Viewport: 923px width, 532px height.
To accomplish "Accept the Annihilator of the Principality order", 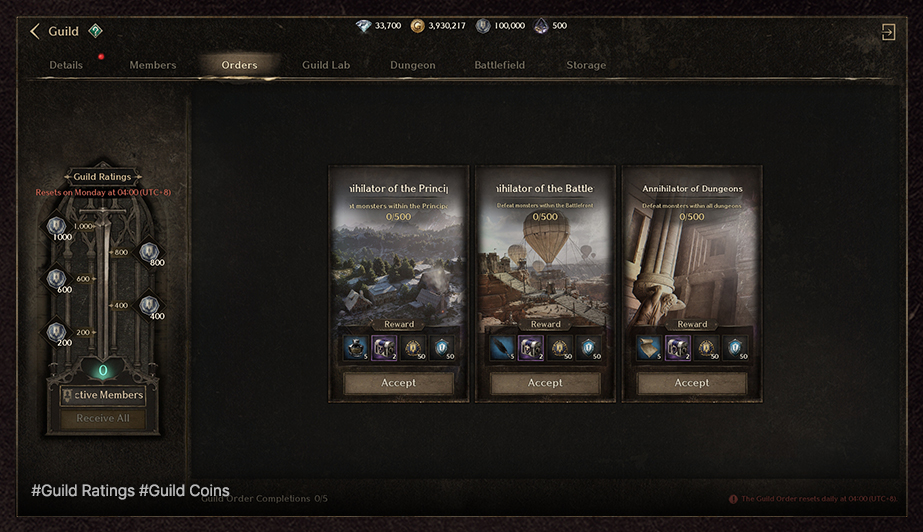I will pyautogui.click(x=398, y=383).
